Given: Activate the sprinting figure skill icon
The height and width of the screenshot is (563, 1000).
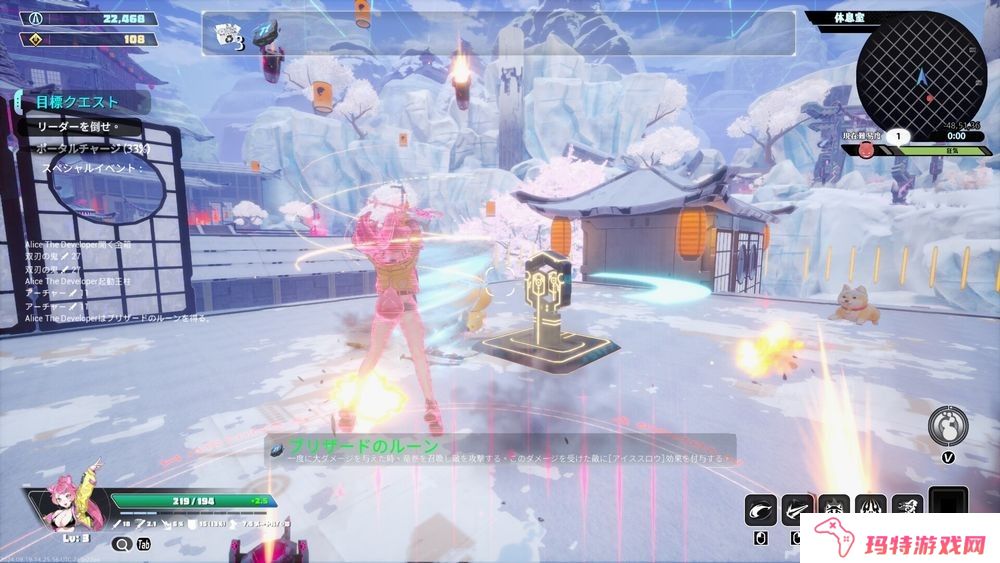Looking at the screenshot, I should pos(906,510).
